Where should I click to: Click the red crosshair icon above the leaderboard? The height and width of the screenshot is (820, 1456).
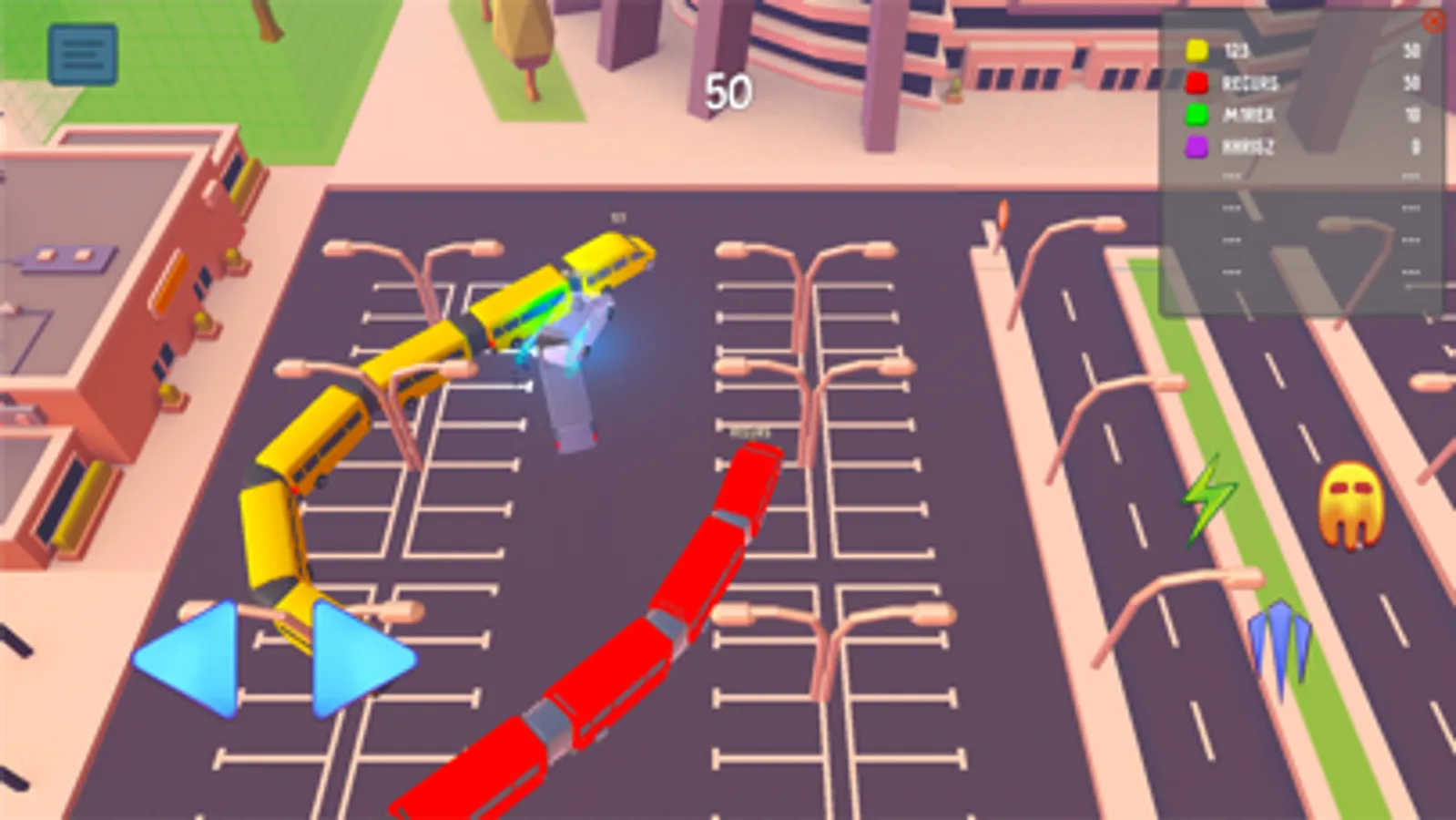point(1433,20)
